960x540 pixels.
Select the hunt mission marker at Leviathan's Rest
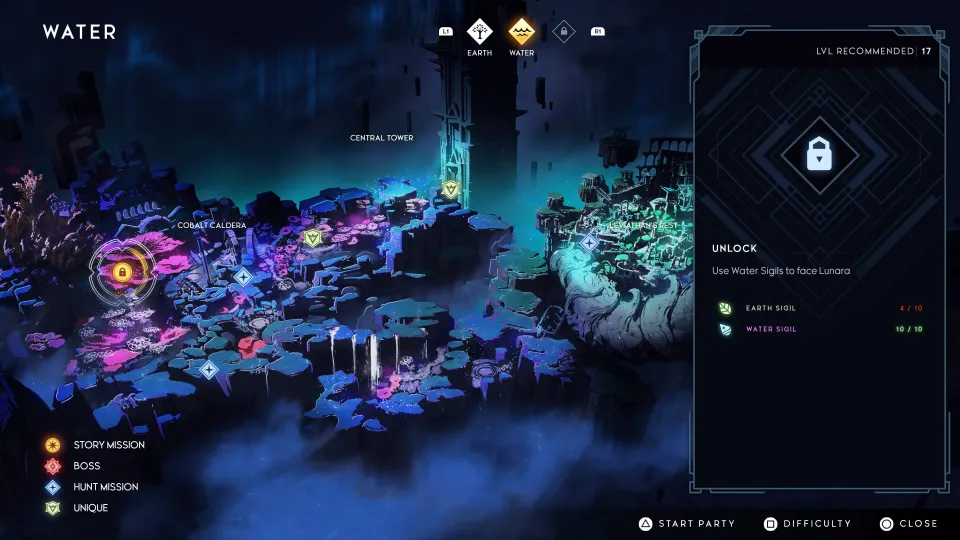click(589, 242)
